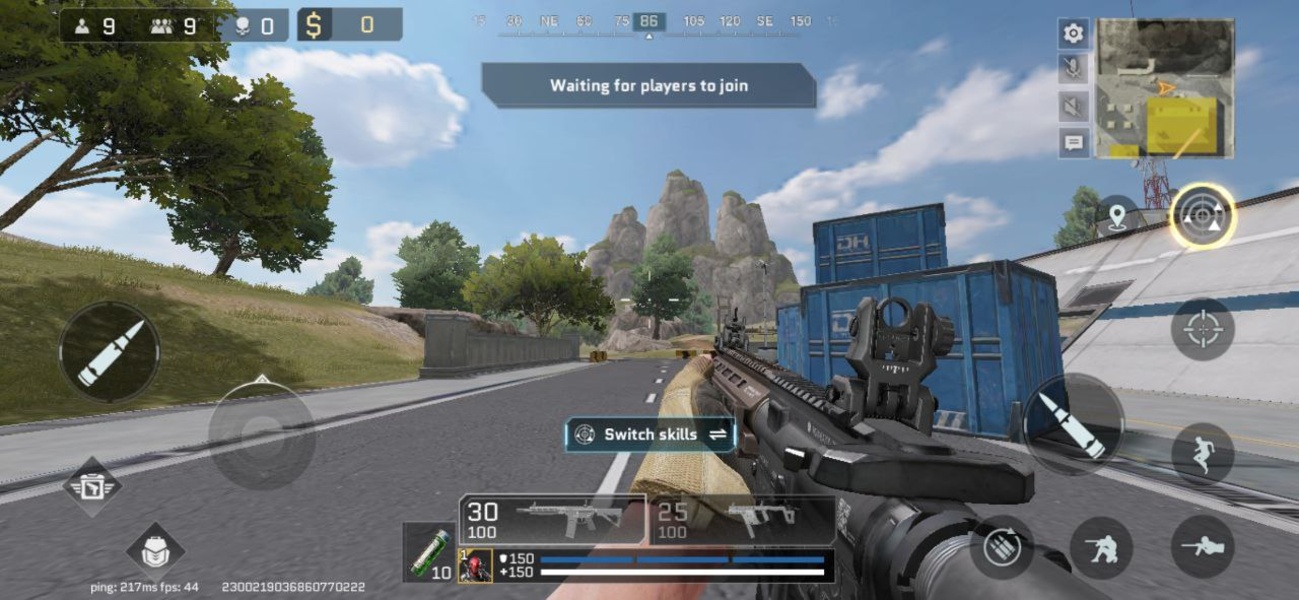Select the secondary weapon slot with 25 ammo
The width and height of the screenshot is (1299, 600).
tap(742, 520)
